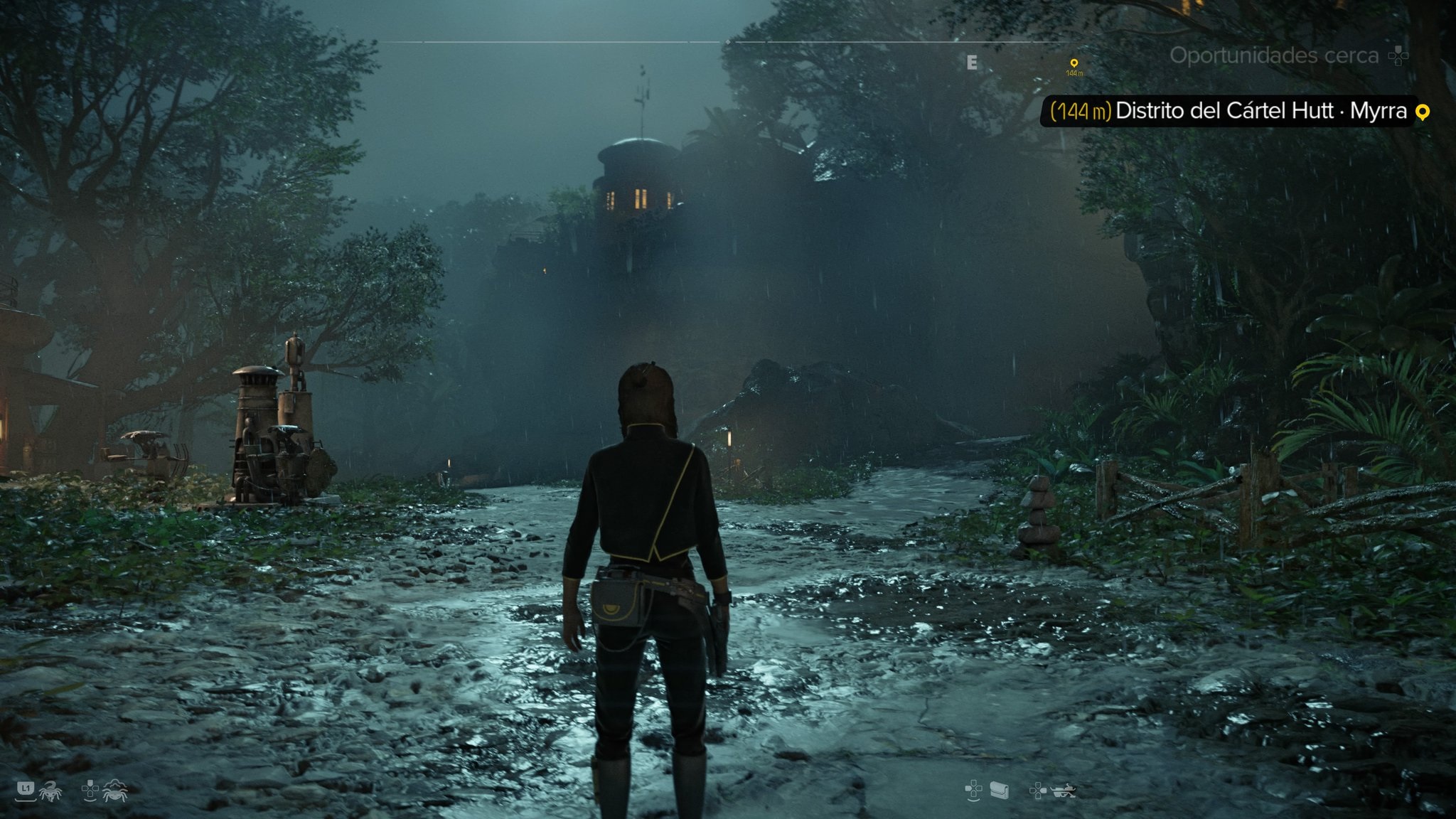Image resolution: width=1456 pixels, height=819 pixels.
Task: Select the Nix sensing ability icon
Action: [114, 790]
